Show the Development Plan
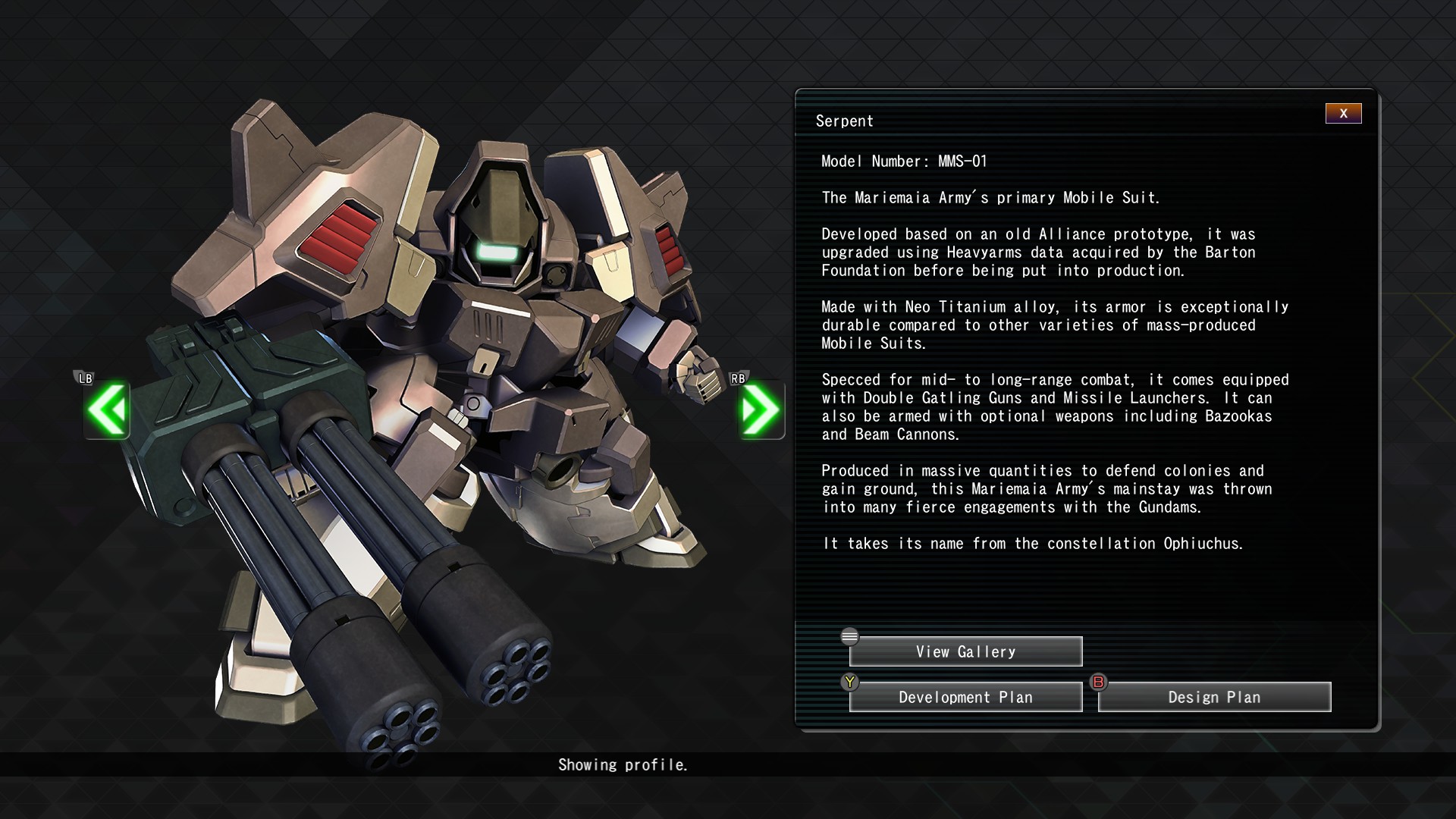 (965, 697)
